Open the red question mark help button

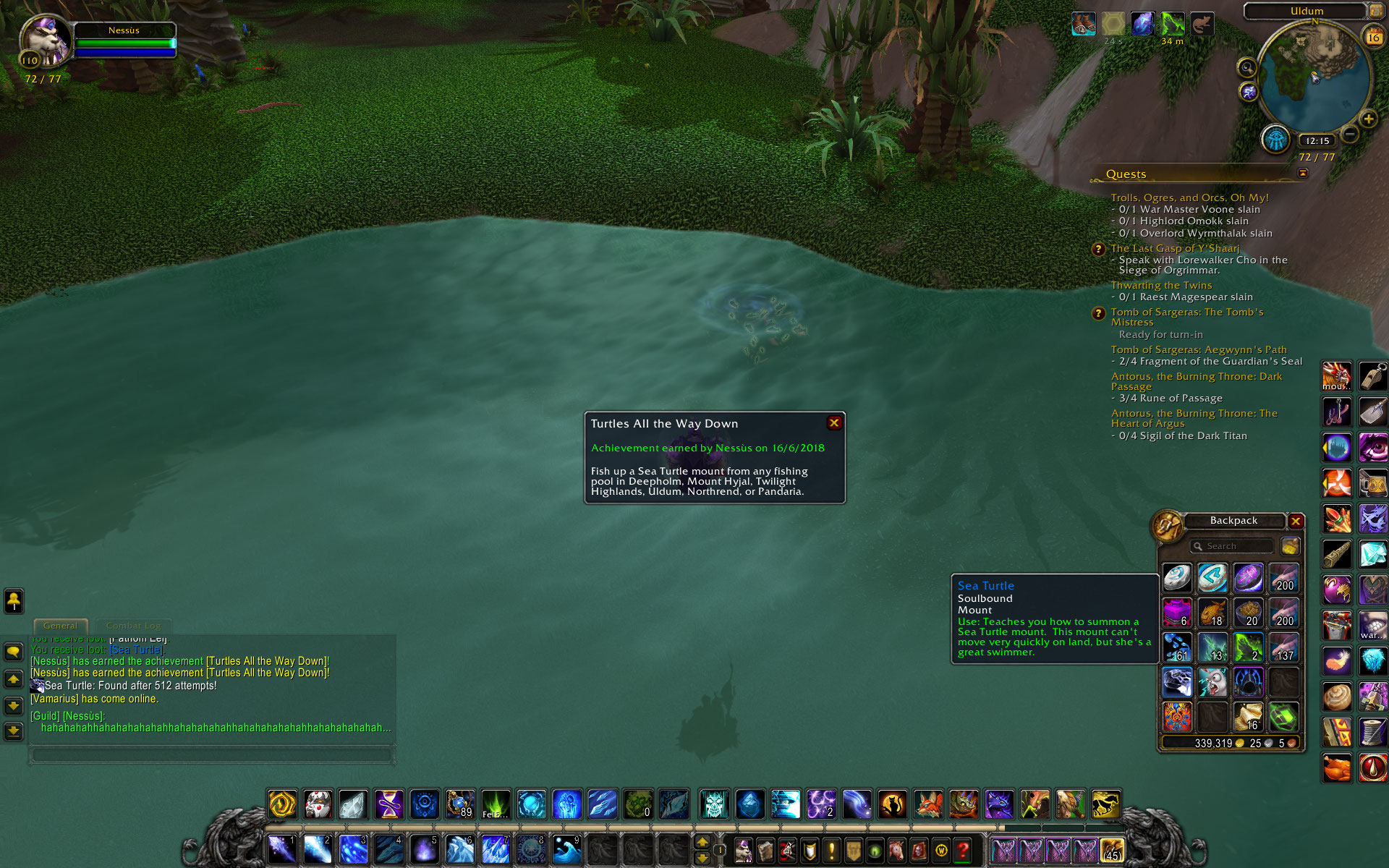coord(962,850)
